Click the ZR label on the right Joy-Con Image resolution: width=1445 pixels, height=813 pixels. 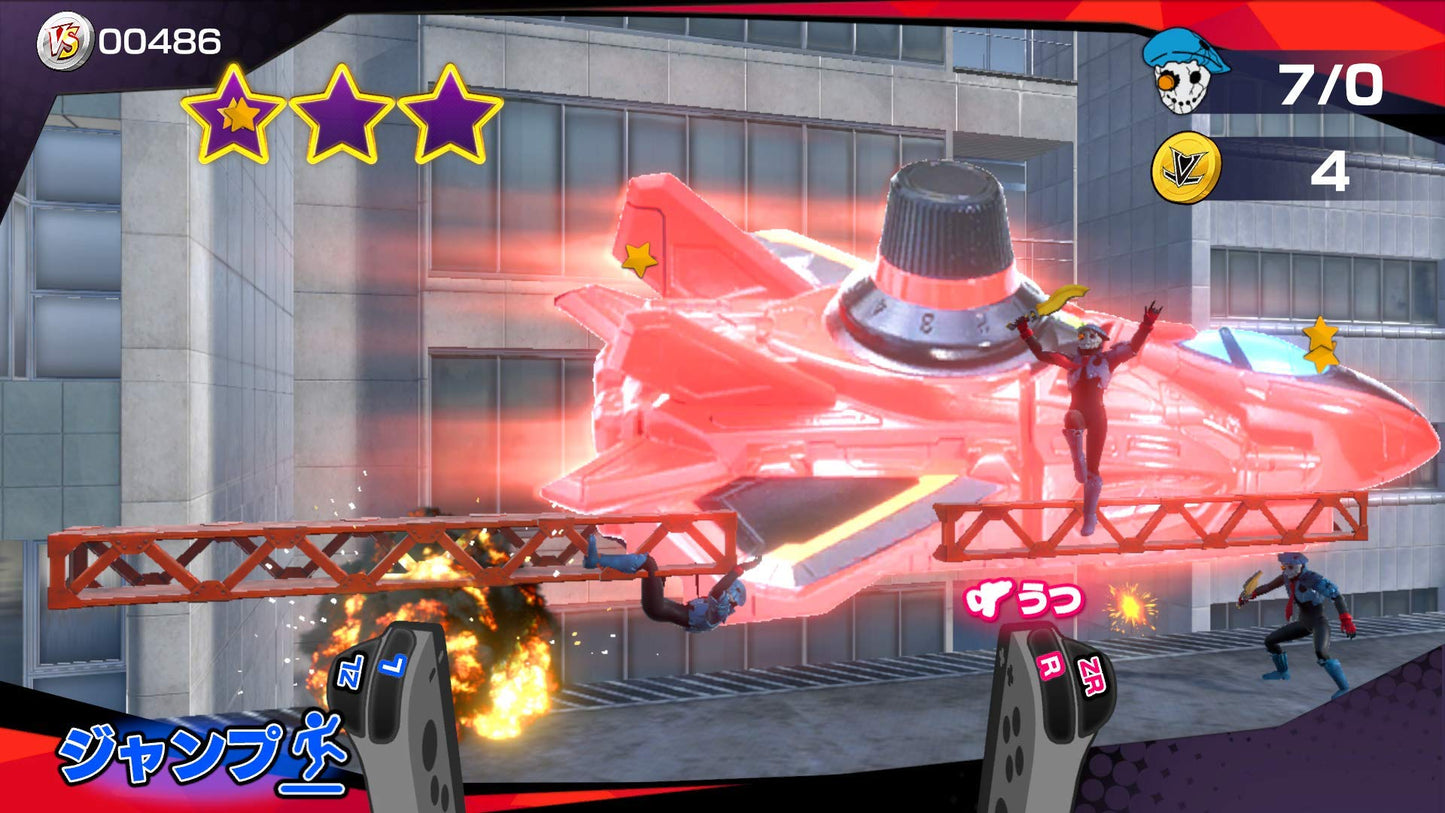click(x=1092, y=674)
